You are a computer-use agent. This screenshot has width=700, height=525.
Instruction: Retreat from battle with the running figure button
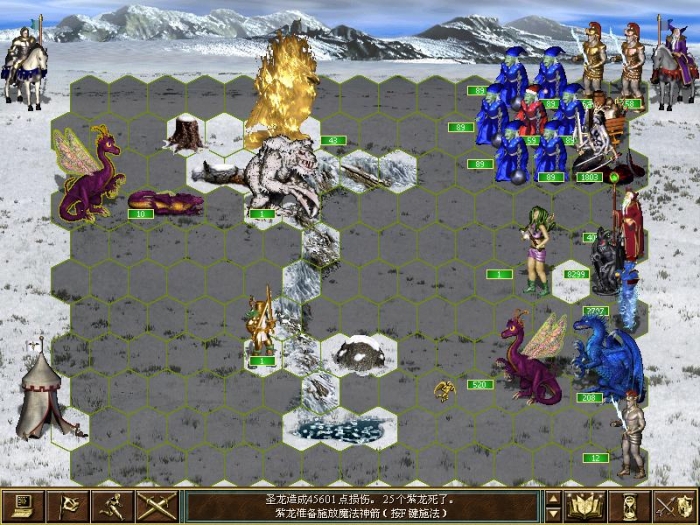pyautogui.click(x=113, y=506)
